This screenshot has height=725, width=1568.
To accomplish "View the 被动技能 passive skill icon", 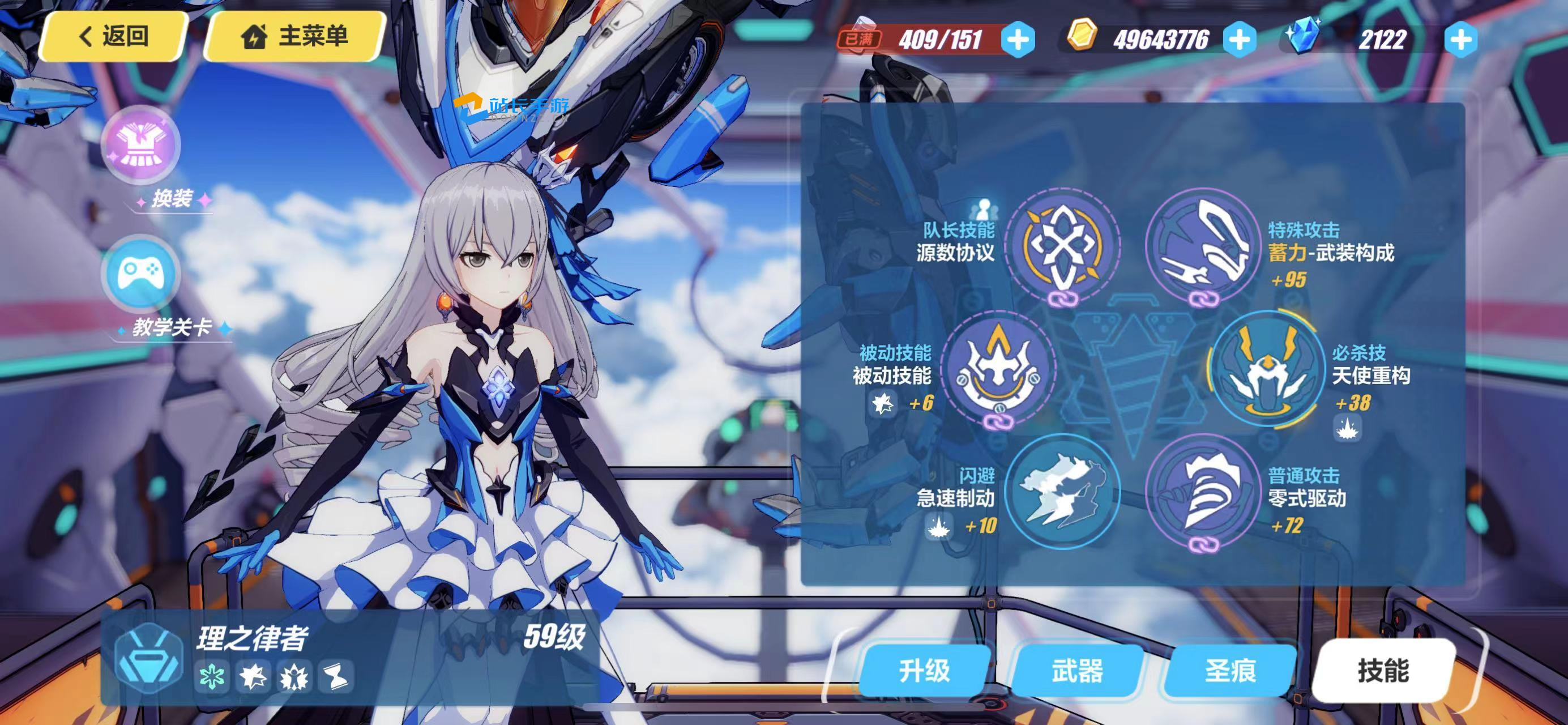I will pos(999,369).
